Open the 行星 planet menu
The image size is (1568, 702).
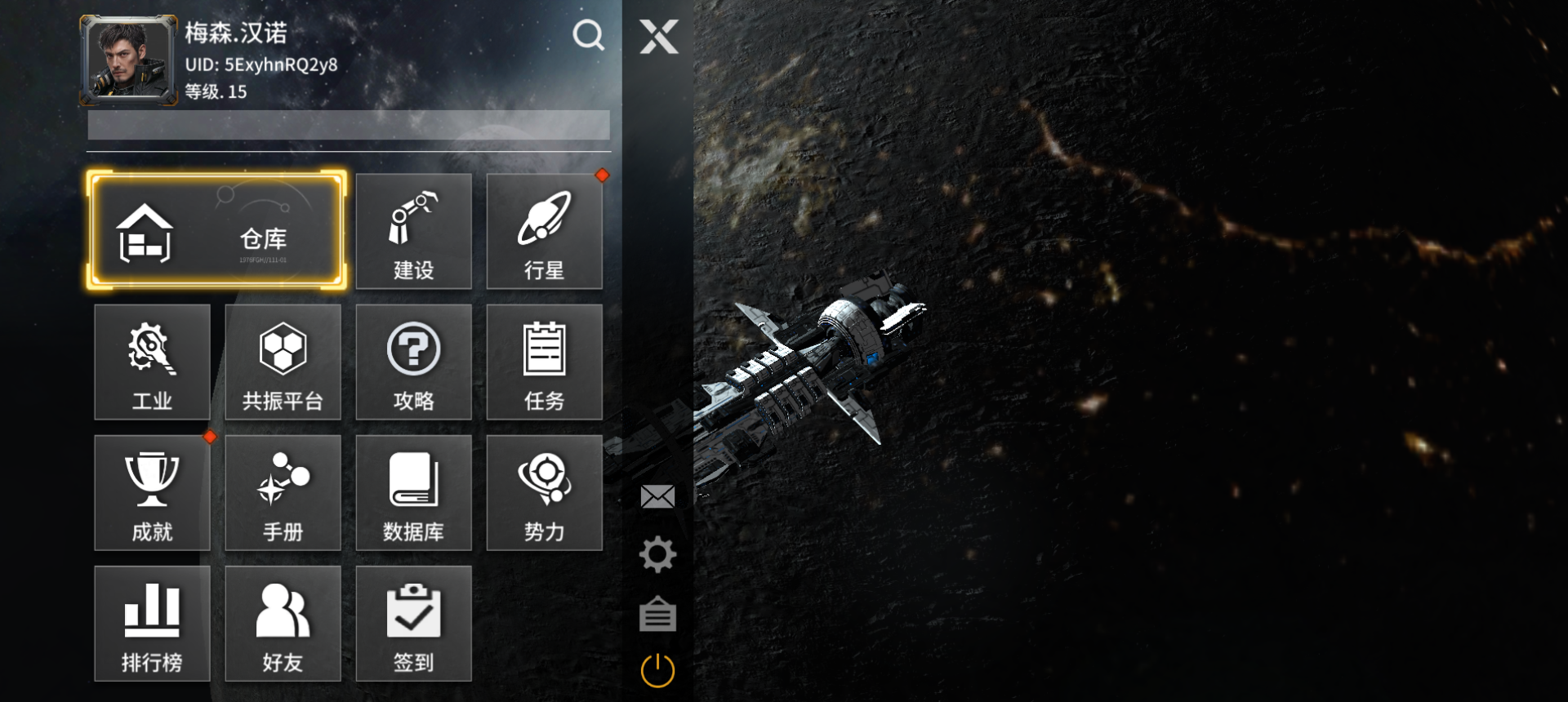(x=544, y=232)
